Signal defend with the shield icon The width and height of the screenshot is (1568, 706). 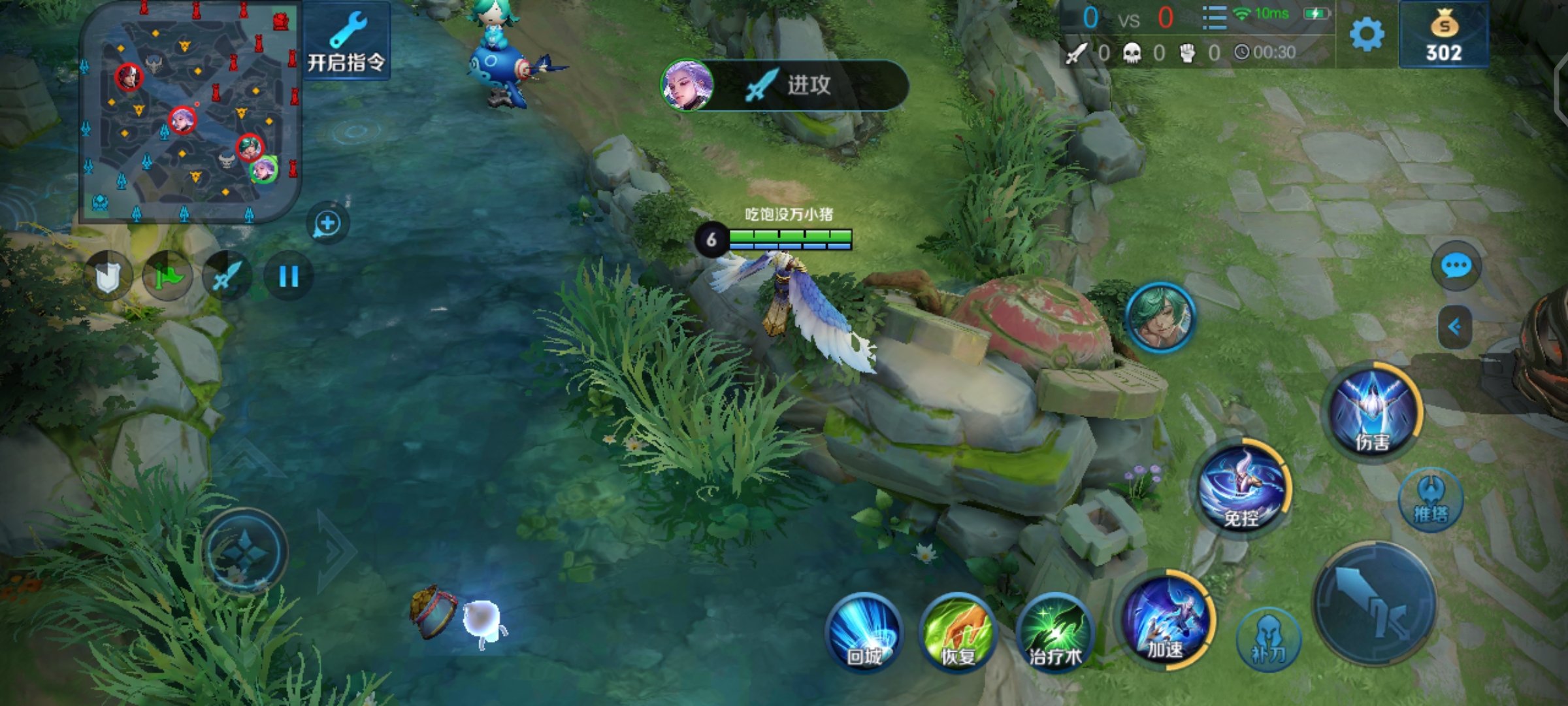tap(108, 277)
